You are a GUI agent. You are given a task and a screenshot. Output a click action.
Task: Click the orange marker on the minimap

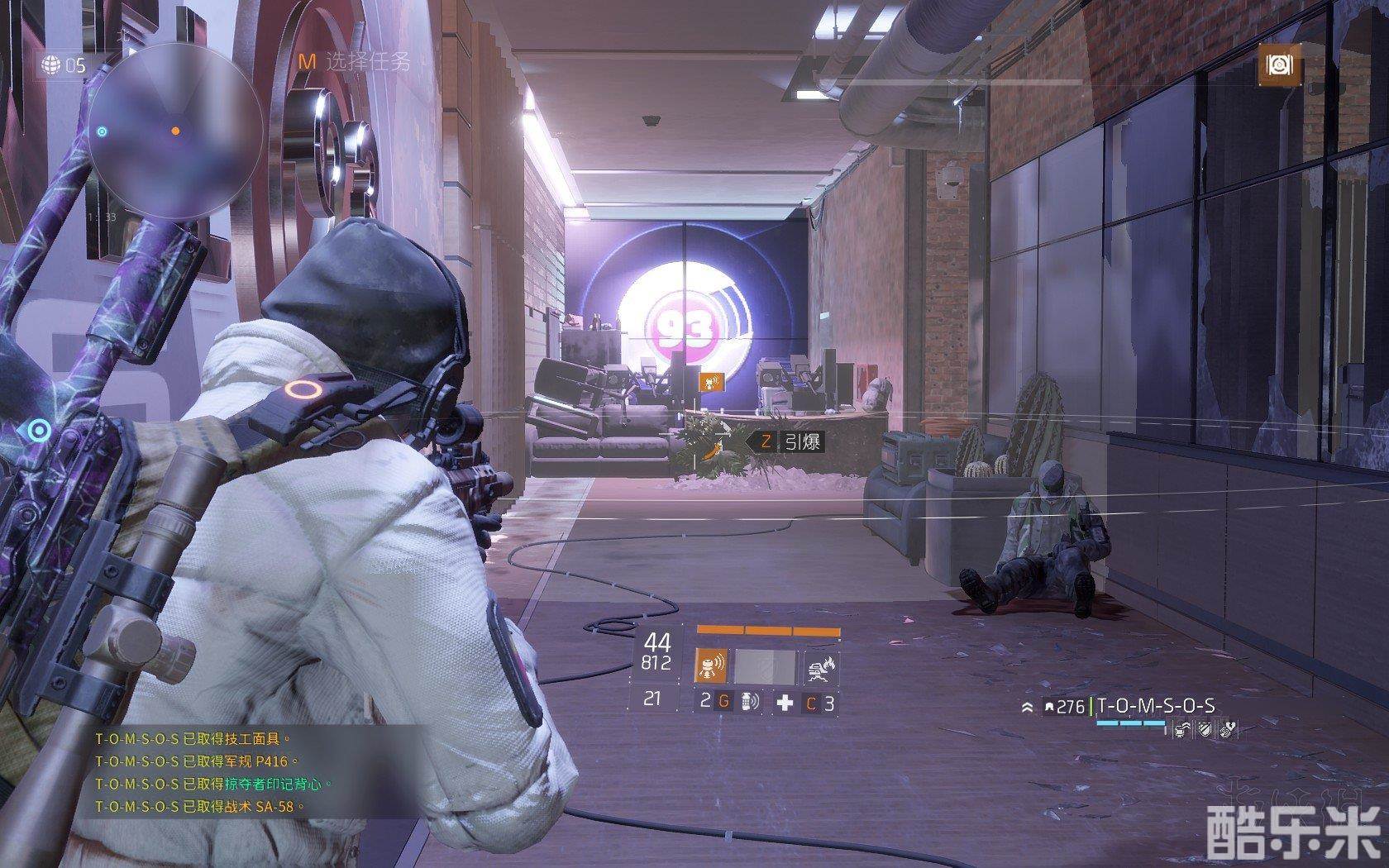coord(175,131)
